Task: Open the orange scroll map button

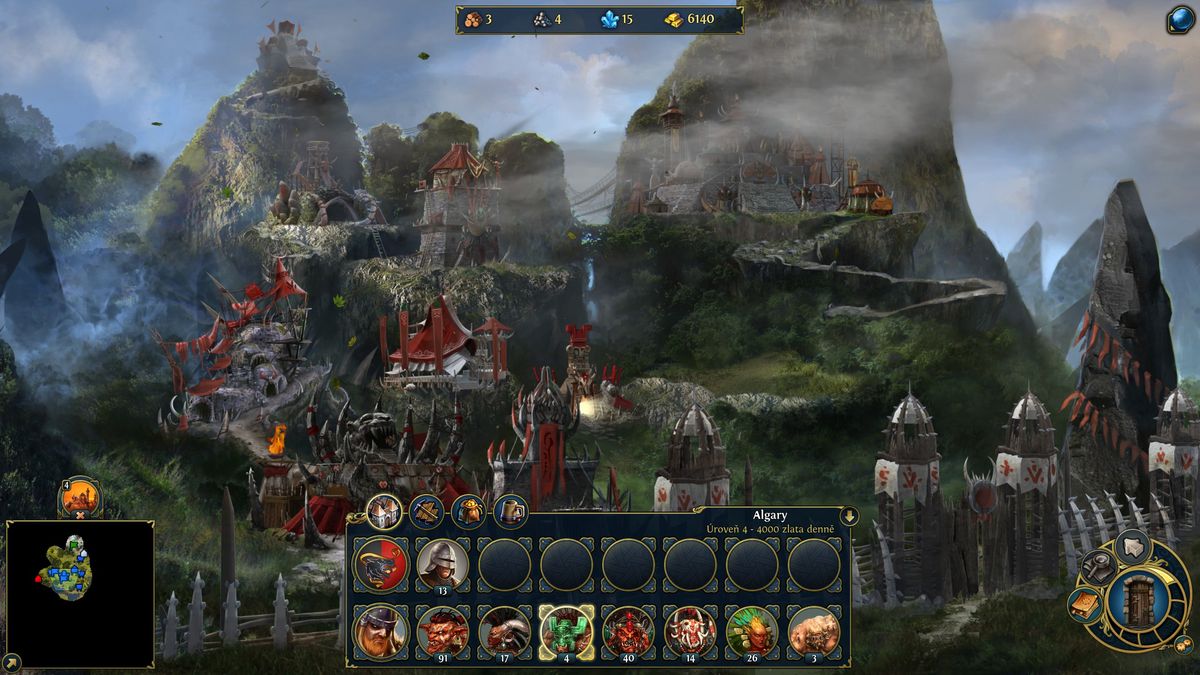Action: [x=1084, y=603]
